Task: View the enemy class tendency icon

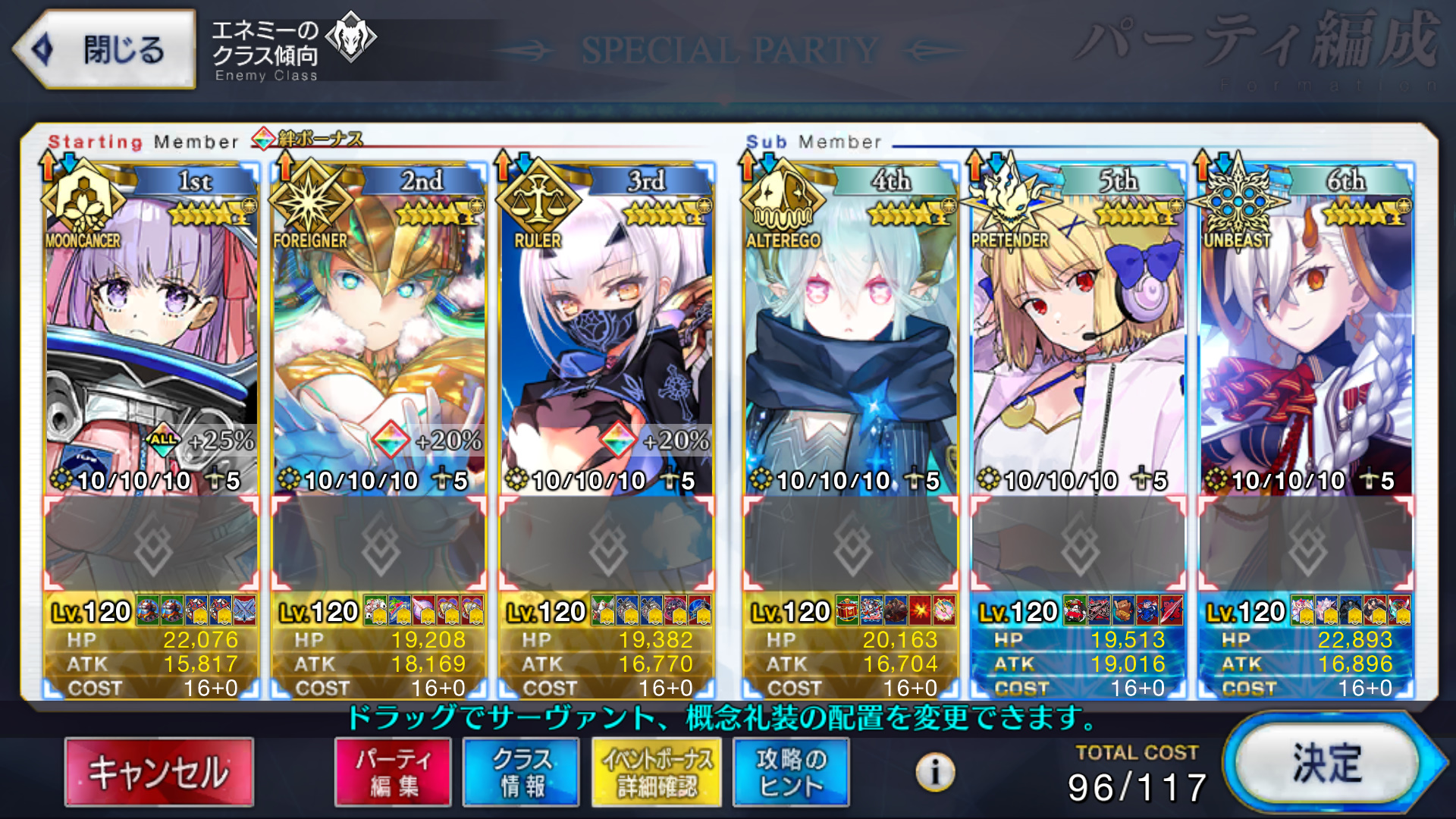Action: [350, 36]
